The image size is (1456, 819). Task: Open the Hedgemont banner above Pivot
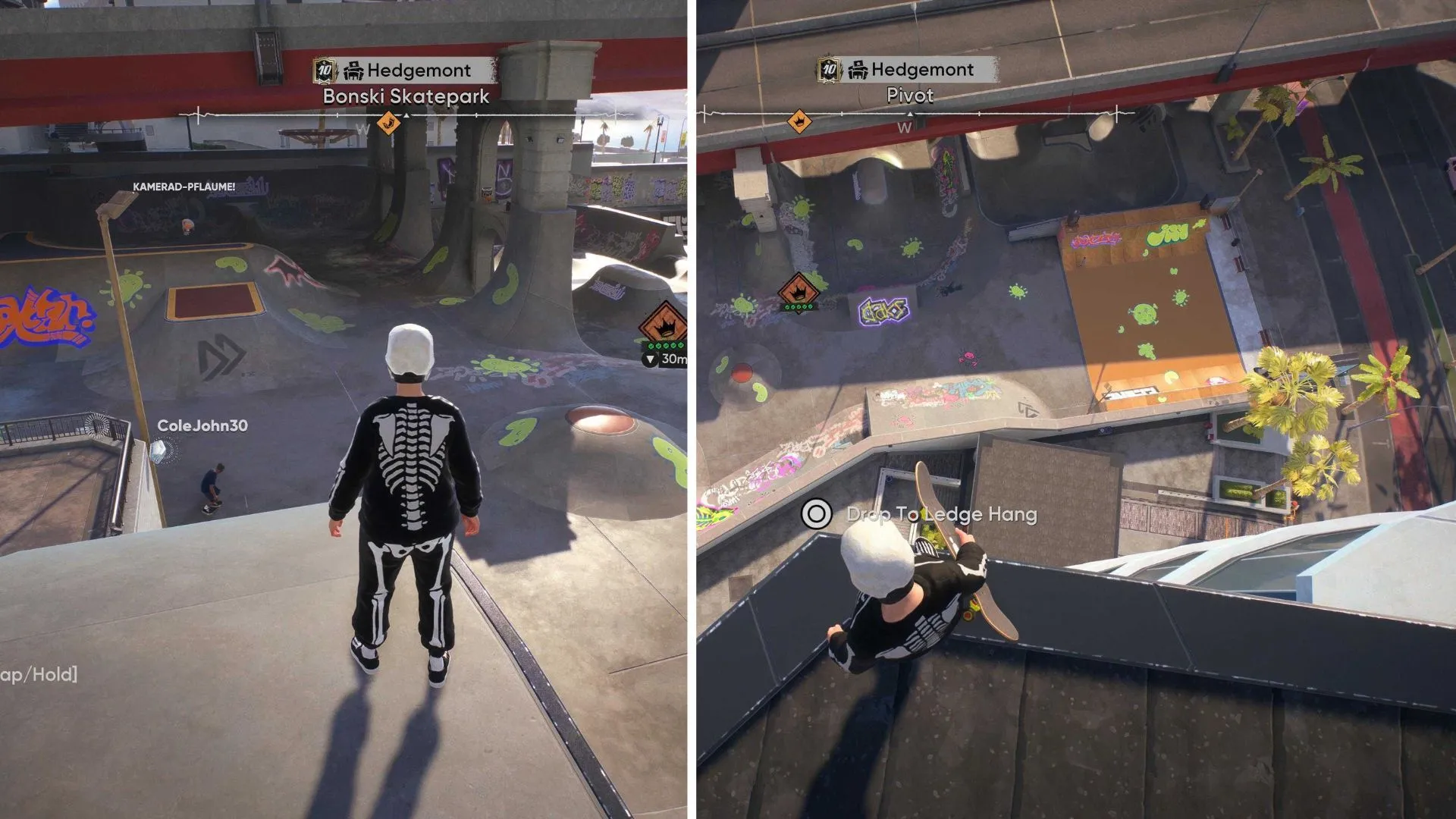[908, 70]
